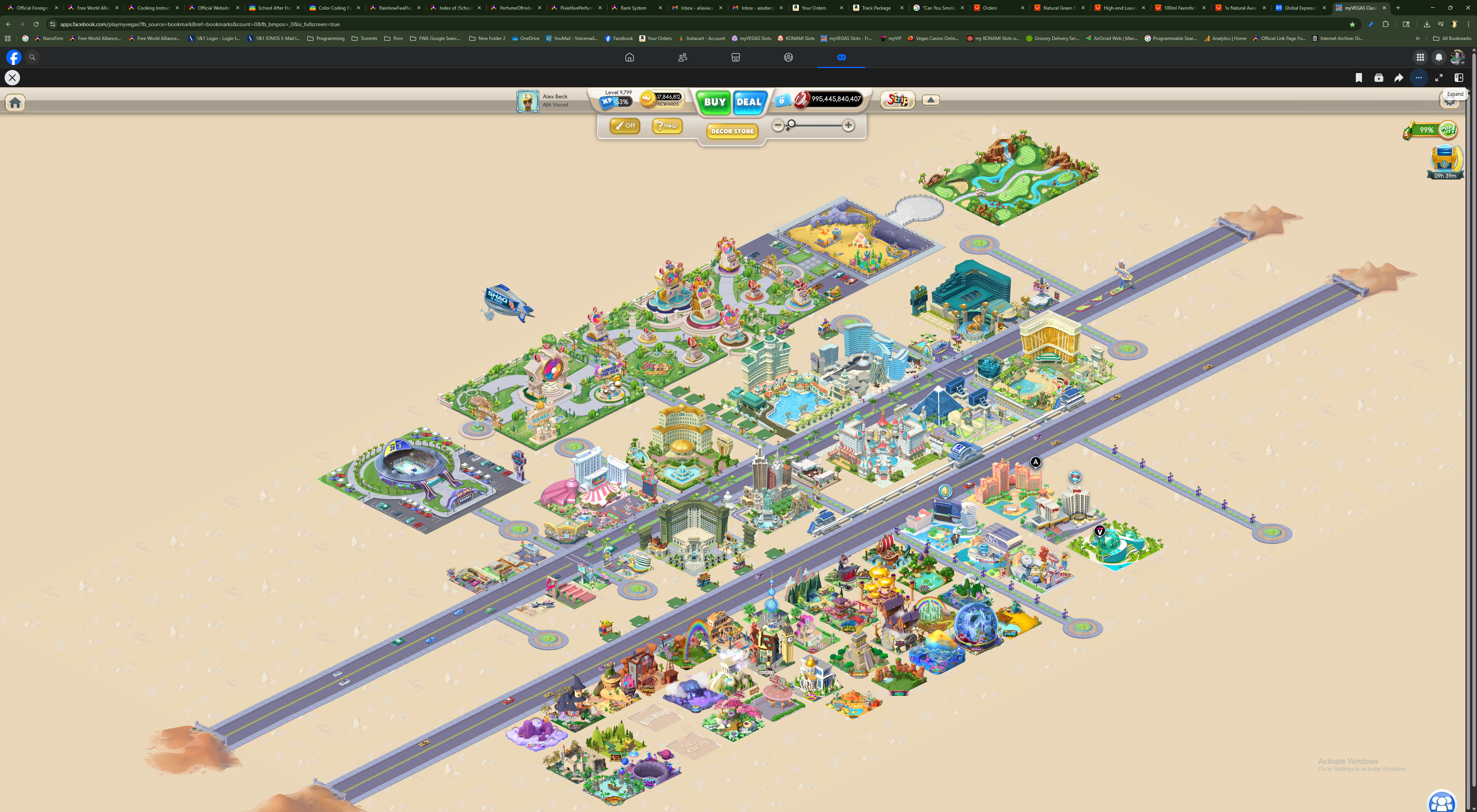Open the support chat bubble icon
Screen dimensions: 1477x812
(1442, 802)
